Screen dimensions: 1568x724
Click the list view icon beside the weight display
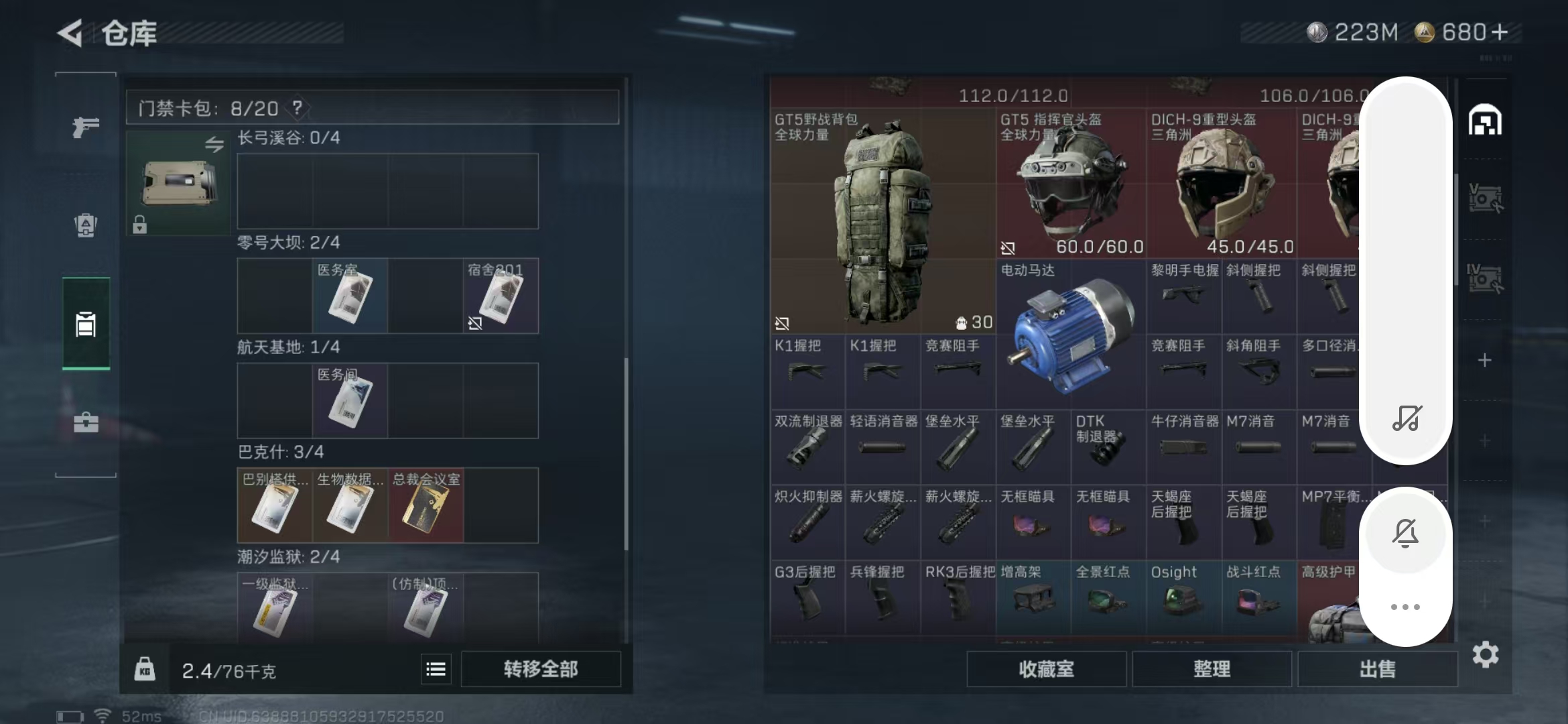(435, 668)
